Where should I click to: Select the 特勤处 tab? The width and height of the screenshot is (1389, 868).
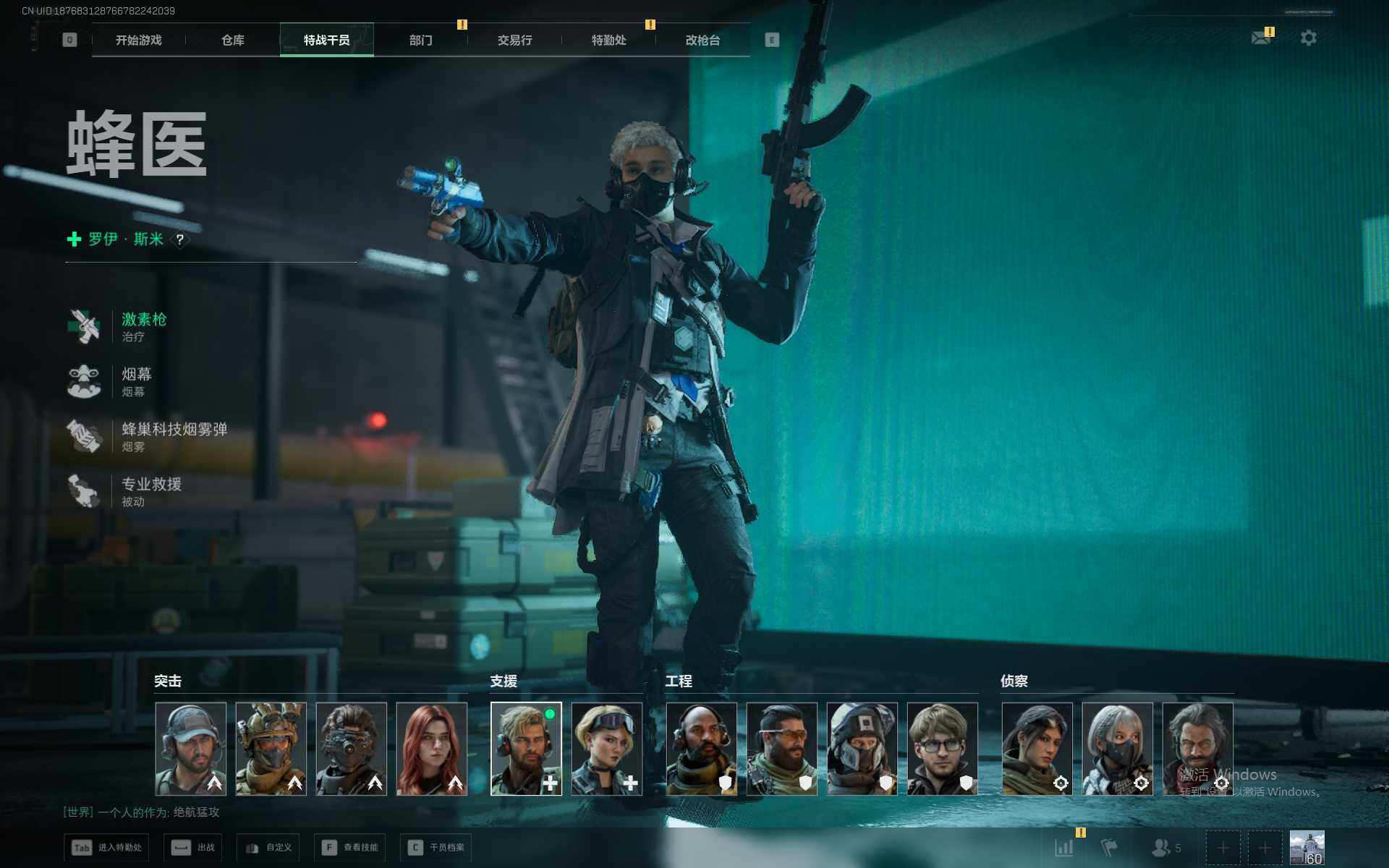[x=608, y=41]
